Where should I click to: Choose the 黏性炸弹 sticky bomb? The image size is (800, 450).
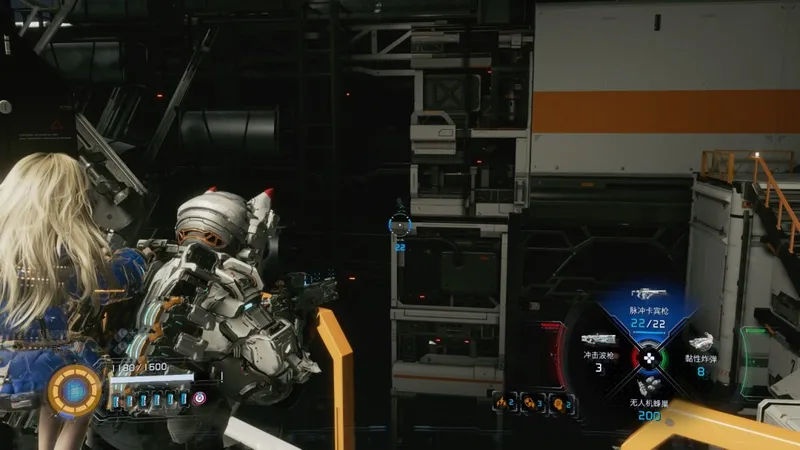pyautogui.click(x=700, y=343)
